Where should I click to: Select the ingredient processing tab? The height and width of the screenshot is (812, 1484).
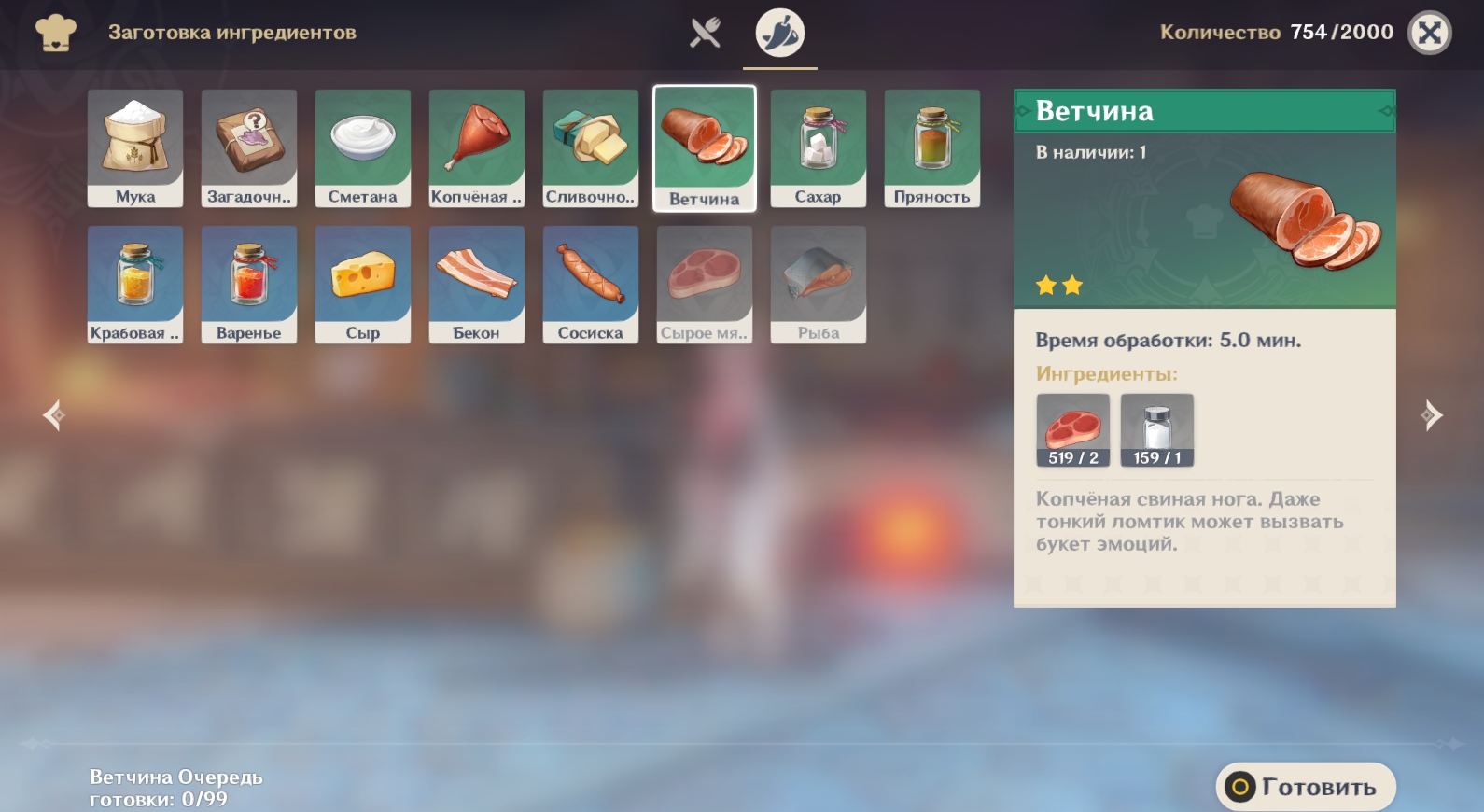779,33
